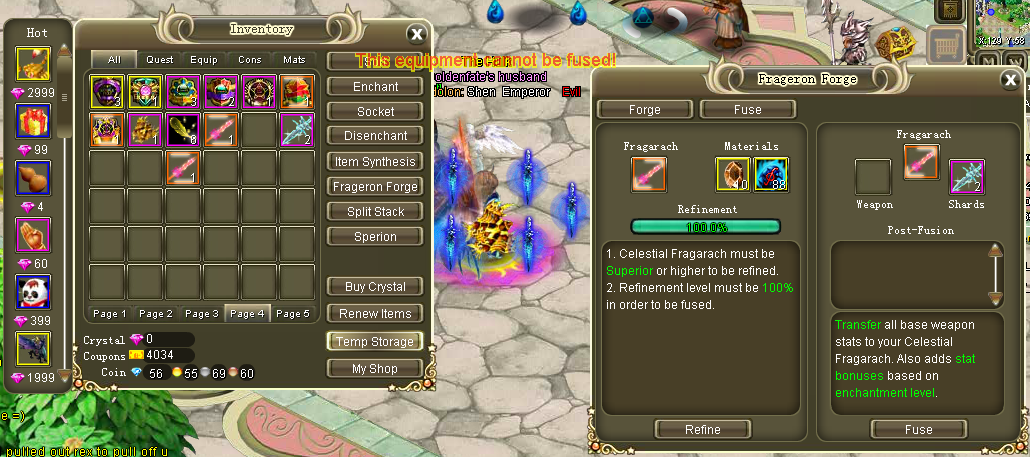Open the Sperion menu
Viewport: 1030px width, 457px height.
click(375, 237)
